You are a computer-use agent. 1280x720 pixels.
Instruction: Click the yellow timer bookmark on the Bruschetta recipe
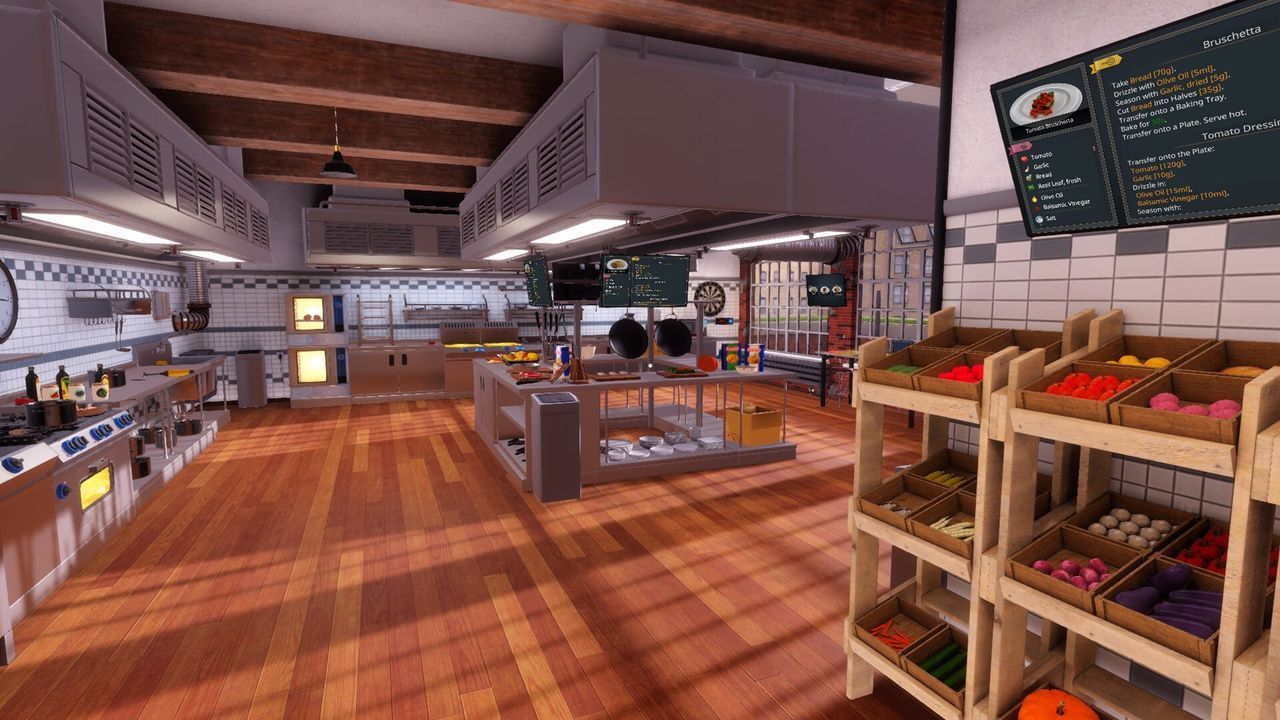pos(1108,64)
